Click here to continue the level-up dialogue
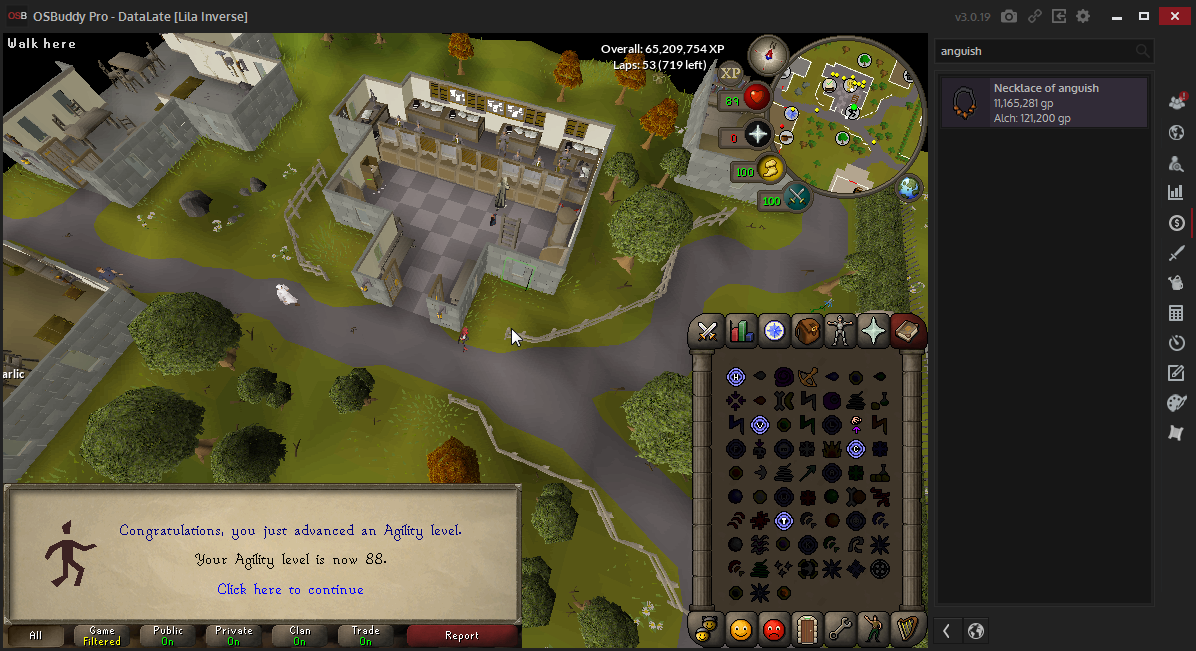The height and width of the screenshot is (651, 1196). pyautogui.click(x=290, y=590)
